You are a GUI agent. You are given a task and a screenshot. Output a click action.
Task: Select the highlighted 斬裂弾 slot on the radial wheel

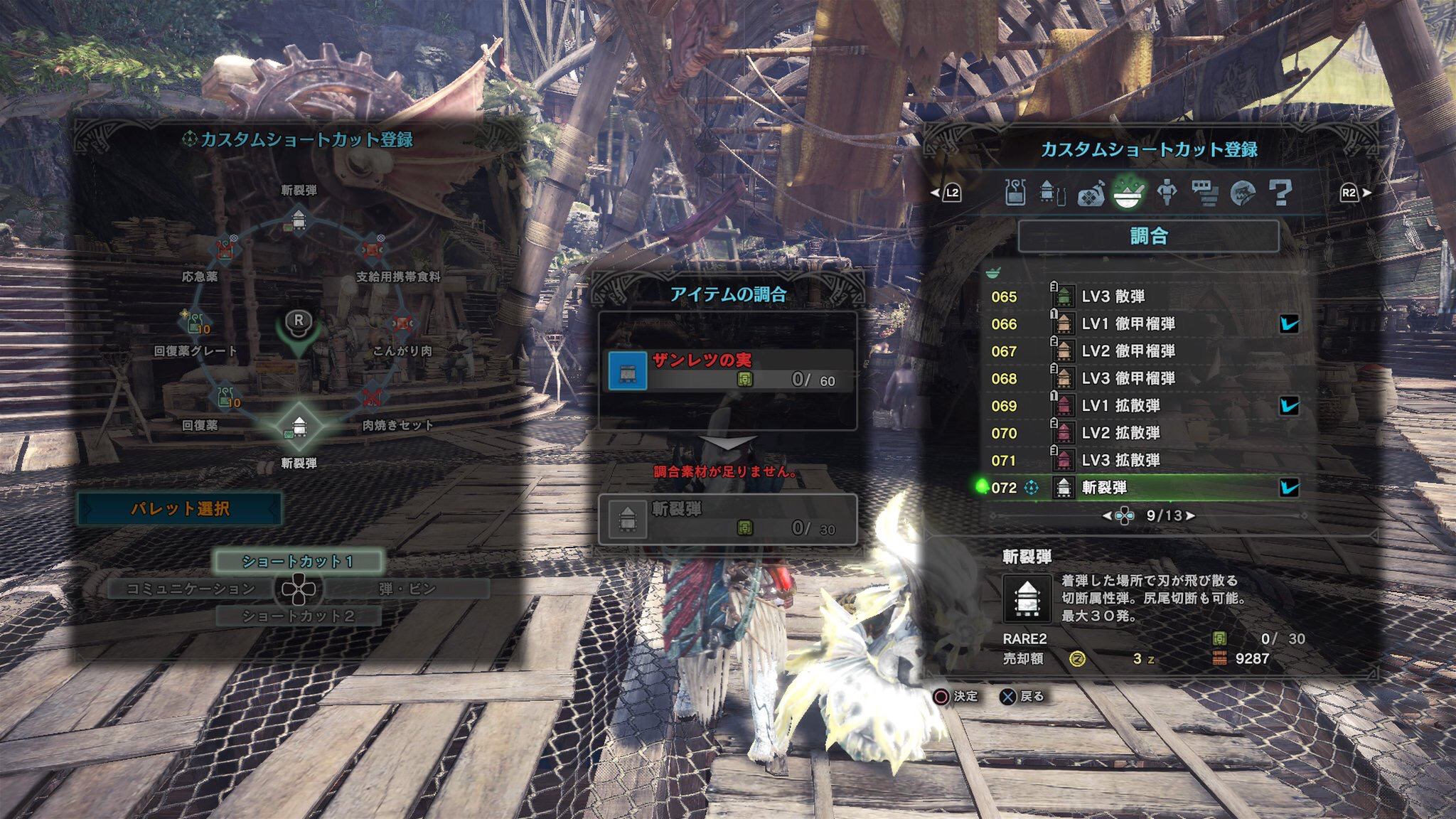click(299, 426)
